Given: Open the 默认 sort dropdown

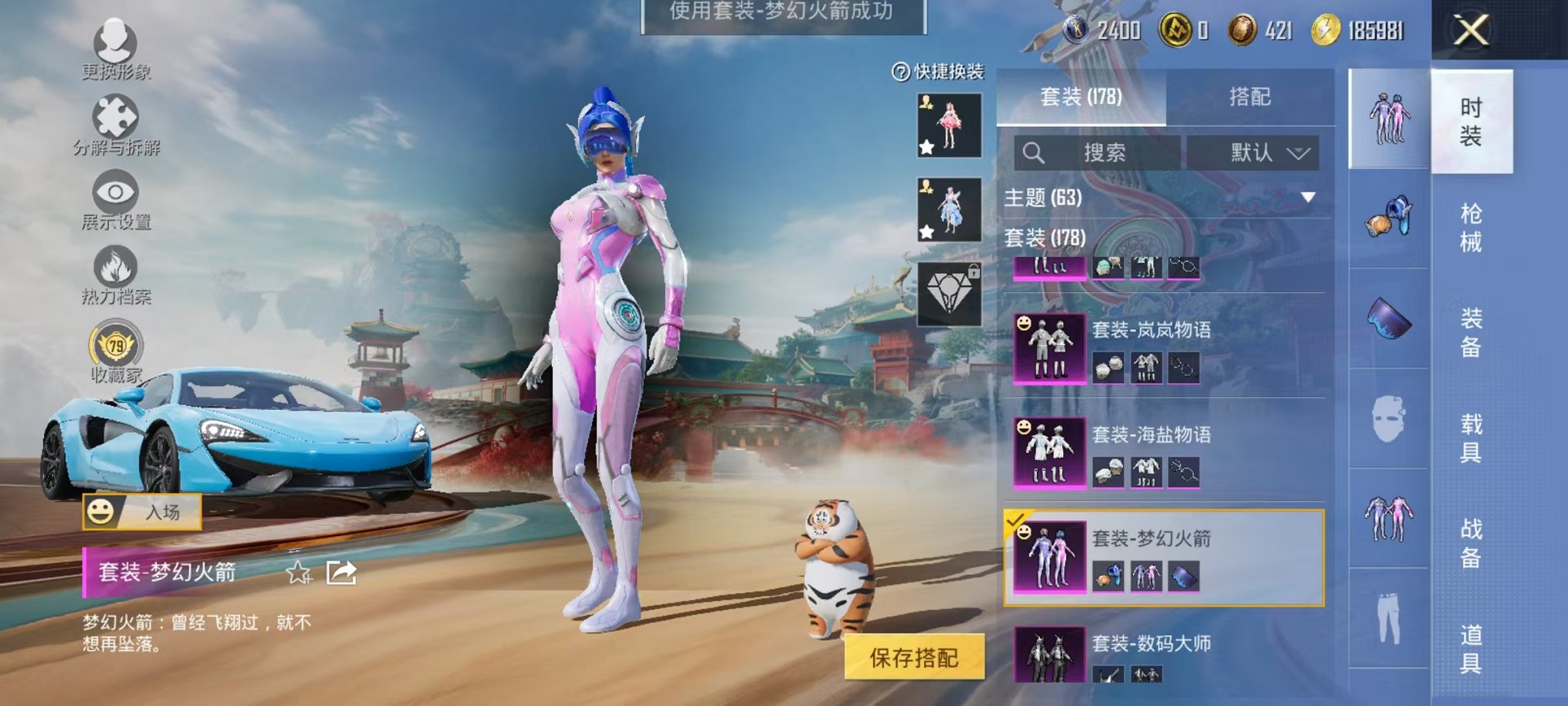Looking at the screenshot, I should 1255,152.
